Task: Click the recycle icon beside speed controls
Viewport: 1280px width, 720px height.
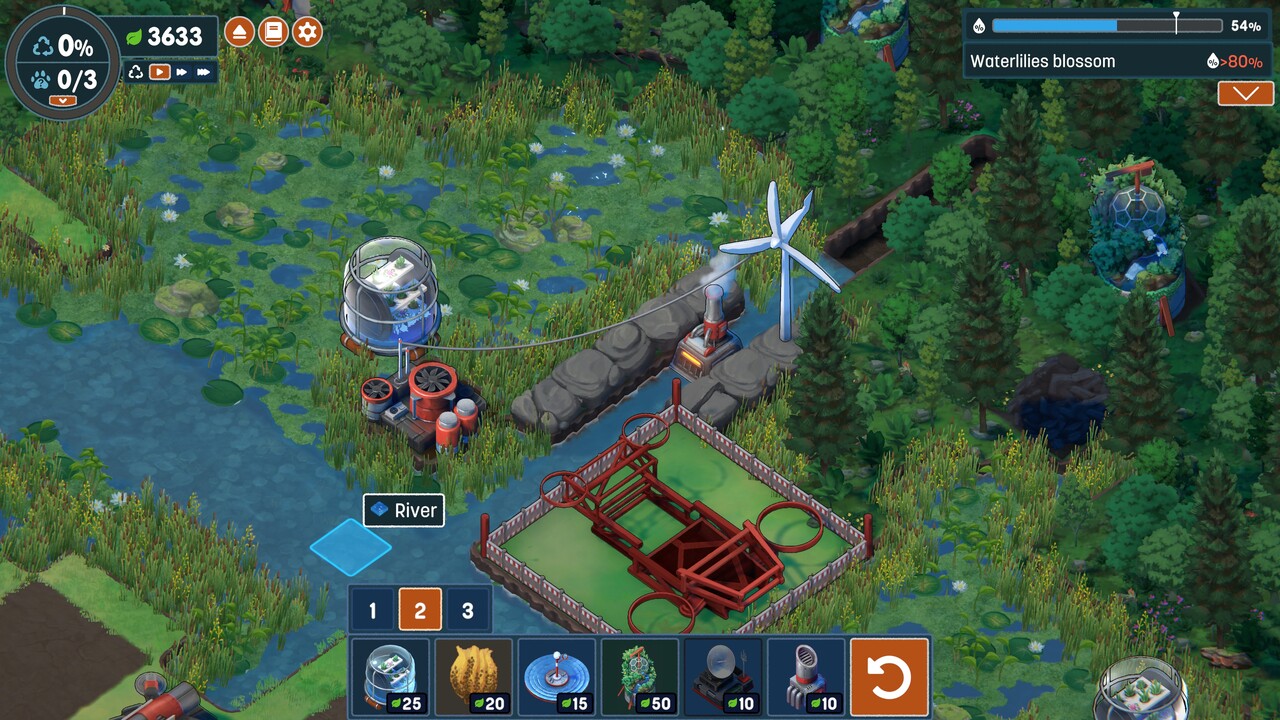Action: [136, 72]
